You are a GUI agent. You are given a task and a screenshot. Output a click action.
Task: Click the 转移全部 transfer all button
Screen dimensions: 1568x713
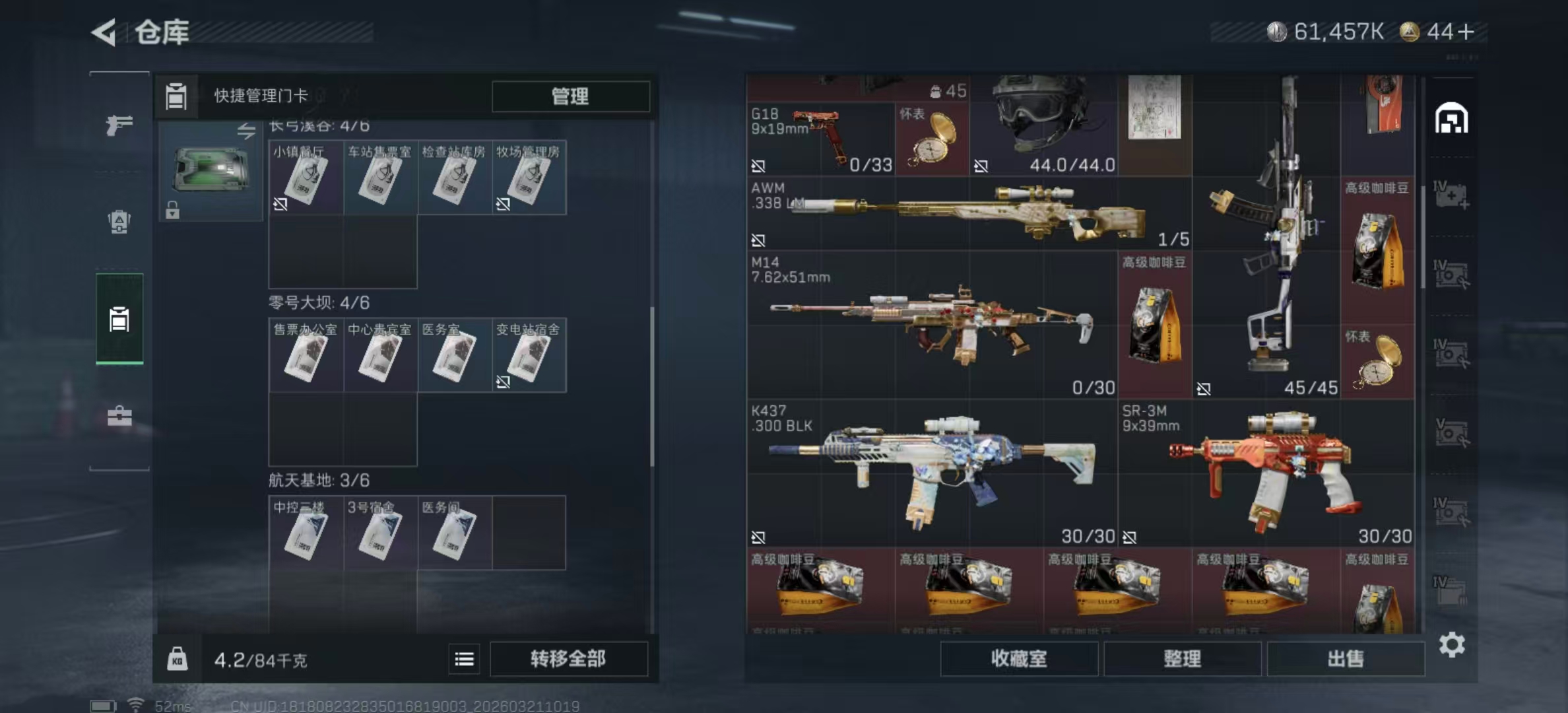tap(568, 659)
